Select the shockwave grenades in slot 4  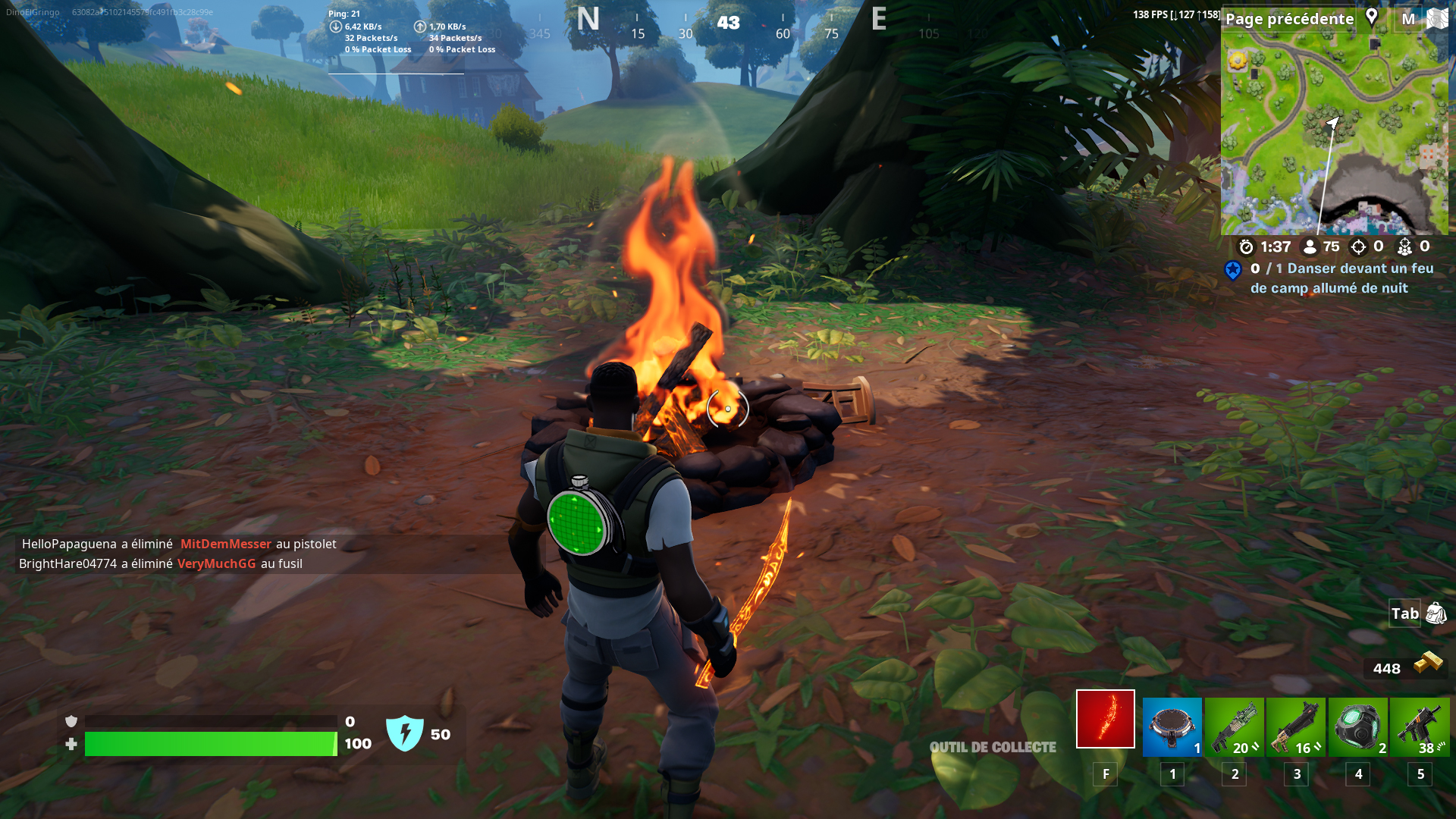point(1357,726)
